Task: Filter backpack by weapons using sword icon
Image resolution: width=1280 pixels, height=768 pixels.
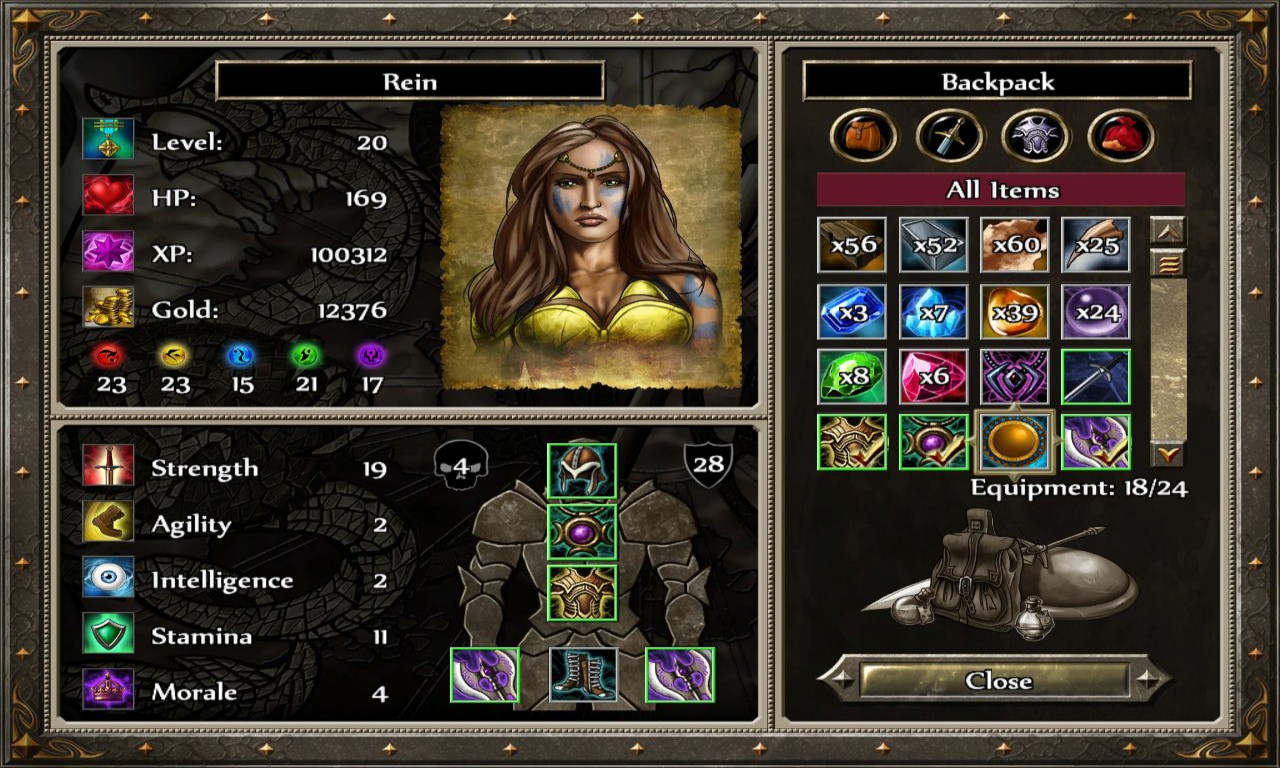Action: tap(950, 136)
